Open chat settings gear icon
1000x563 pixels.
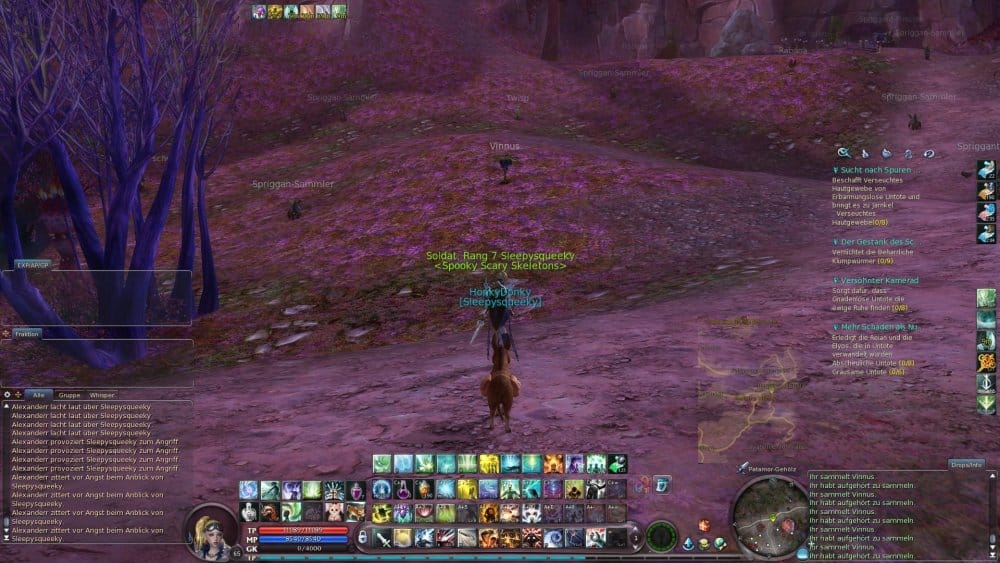pyautogui.click(x=7, y=395)
